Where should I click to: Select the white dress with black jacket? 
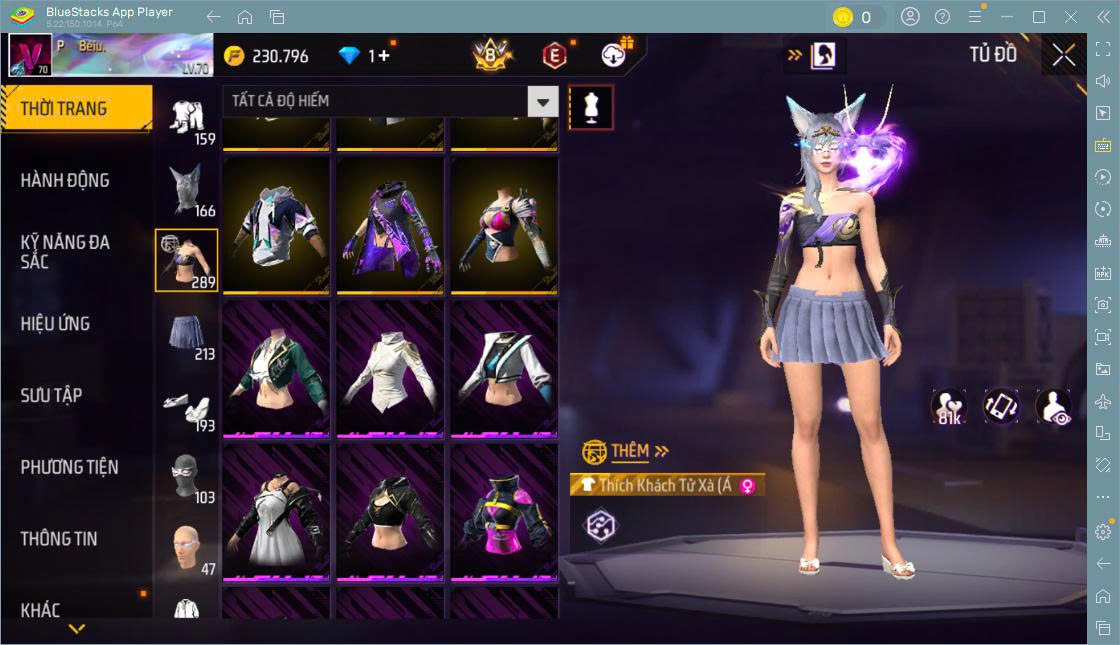(x=276, y=510)
